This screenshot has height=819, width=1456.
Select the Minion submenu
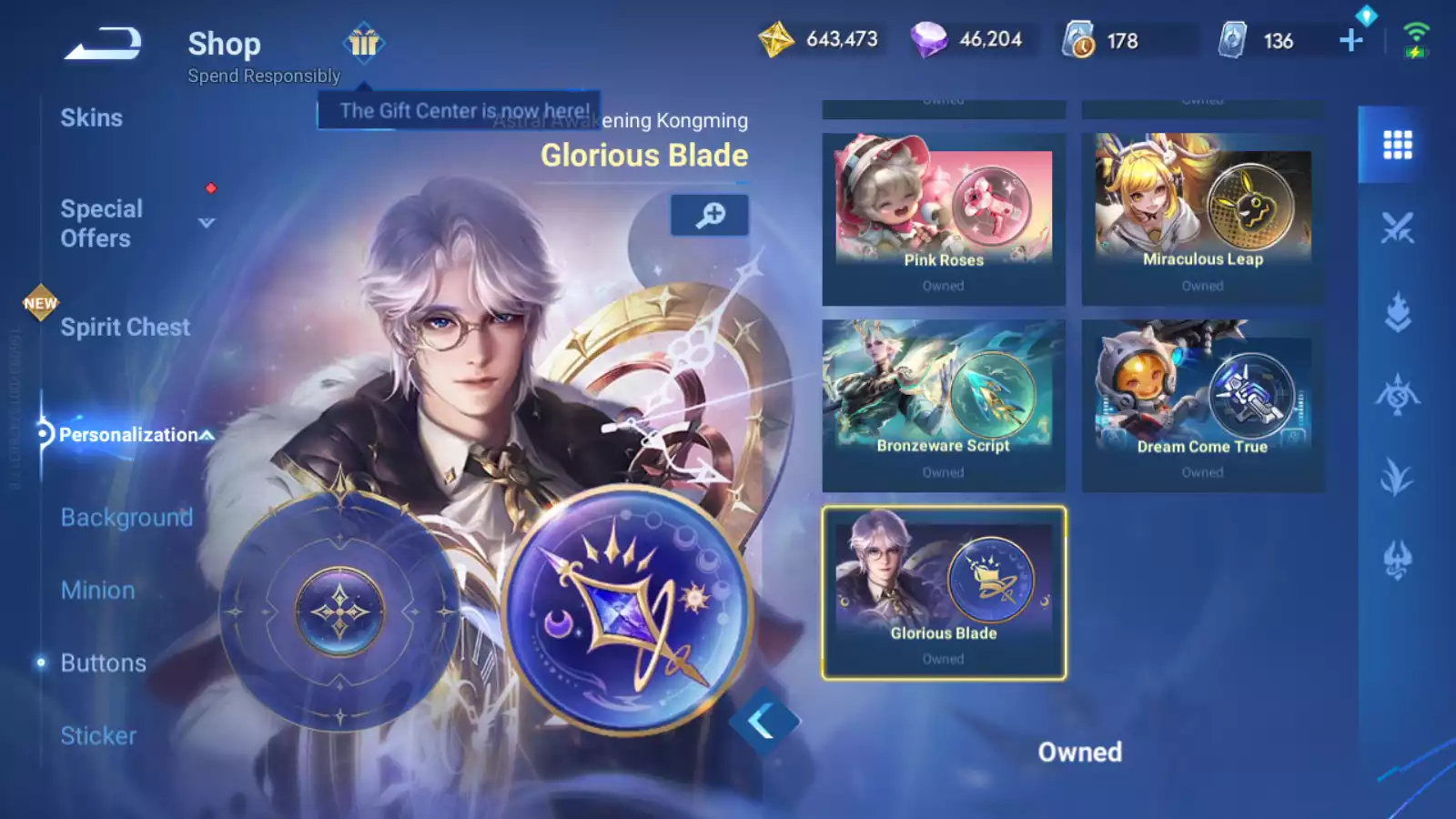[x=97, y=591]
